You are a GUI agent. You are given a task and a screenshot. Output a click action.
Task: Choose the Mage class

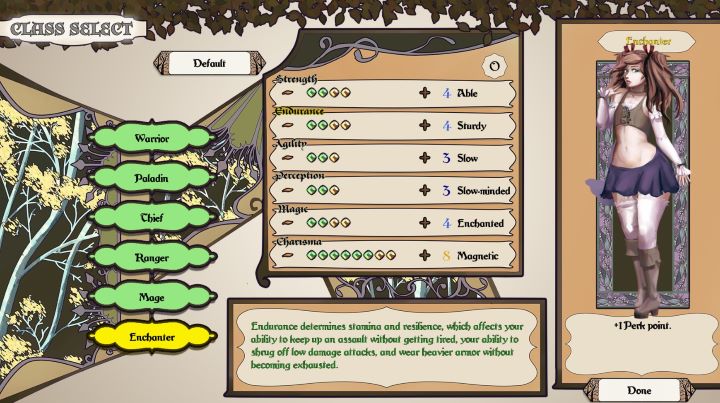[x=152, y=296]
